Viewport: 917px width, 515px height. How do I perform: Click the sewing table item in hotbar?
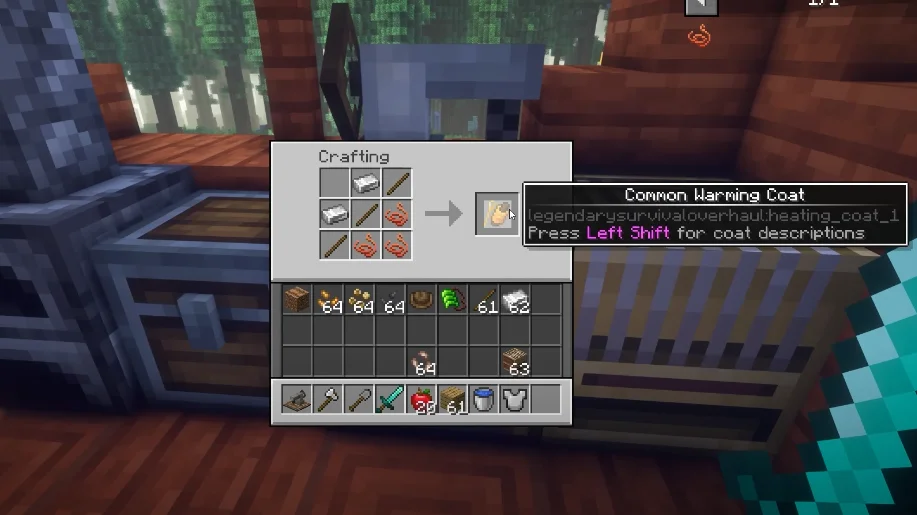[297, 400]
